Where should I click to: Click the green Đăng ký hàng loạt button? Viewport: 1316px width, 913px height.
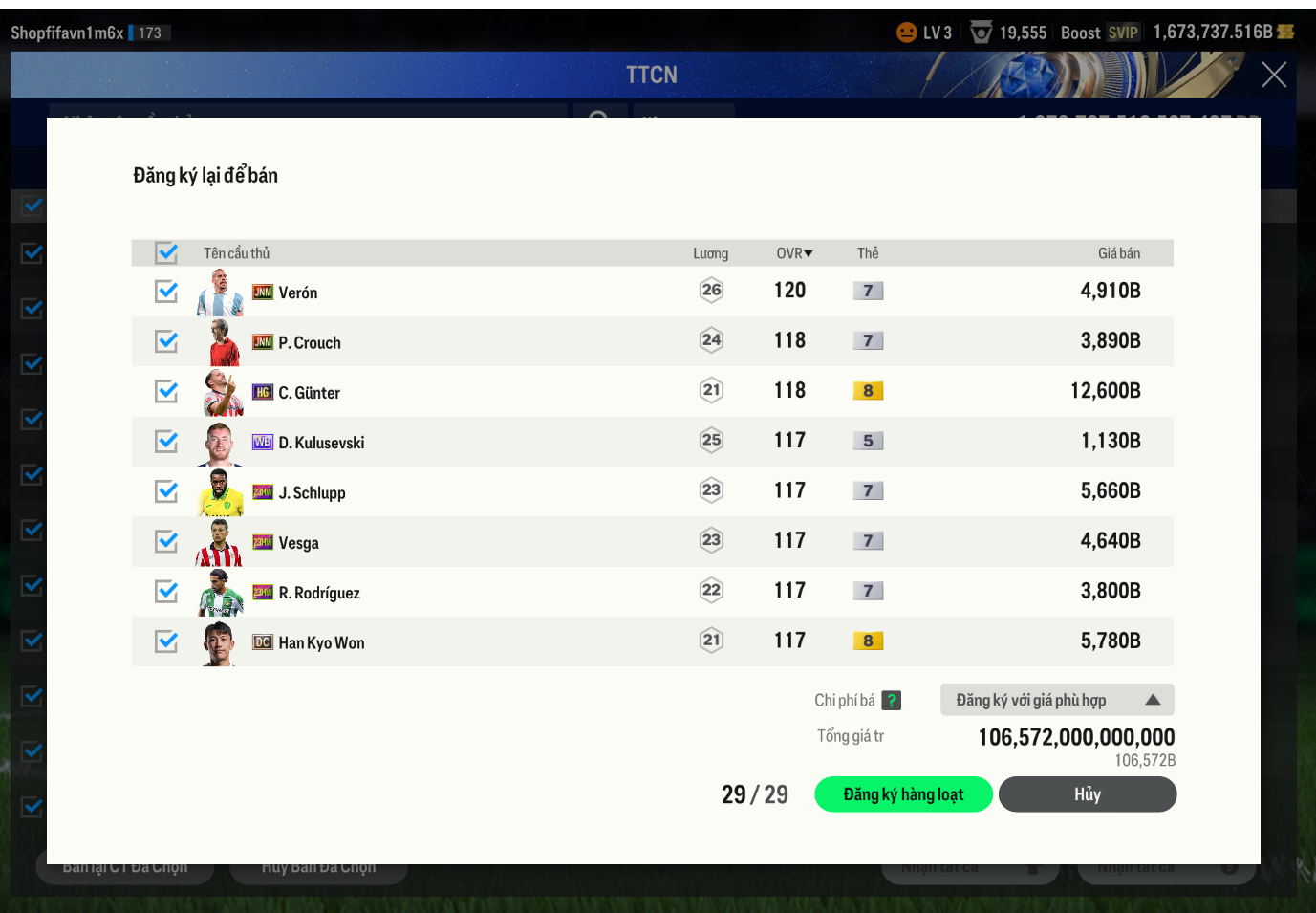[x=903, y=794]
